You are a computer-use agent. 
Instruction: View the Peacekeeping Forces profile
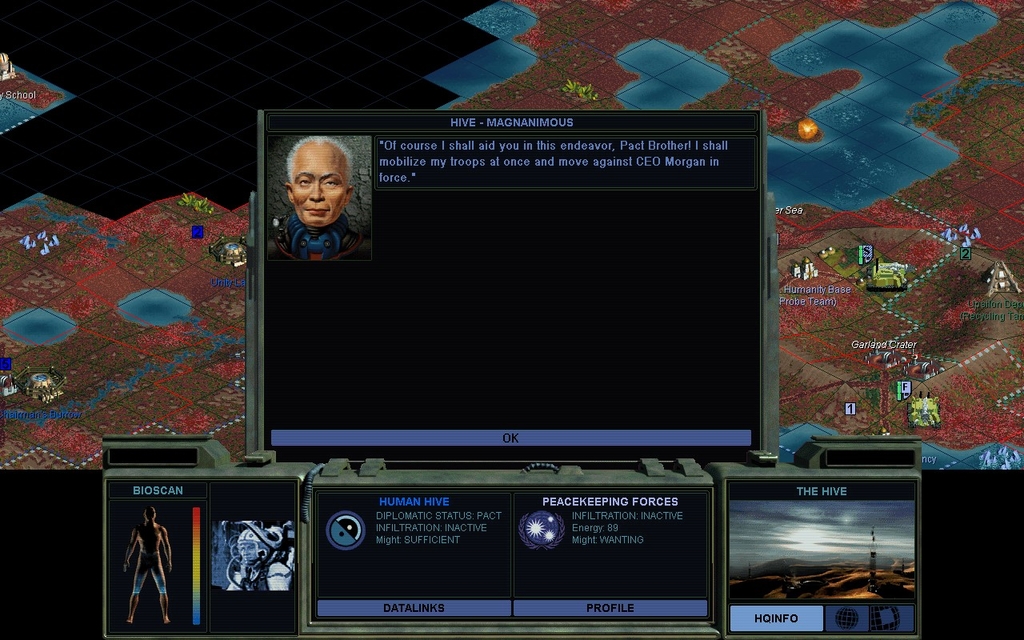[610, 608]
